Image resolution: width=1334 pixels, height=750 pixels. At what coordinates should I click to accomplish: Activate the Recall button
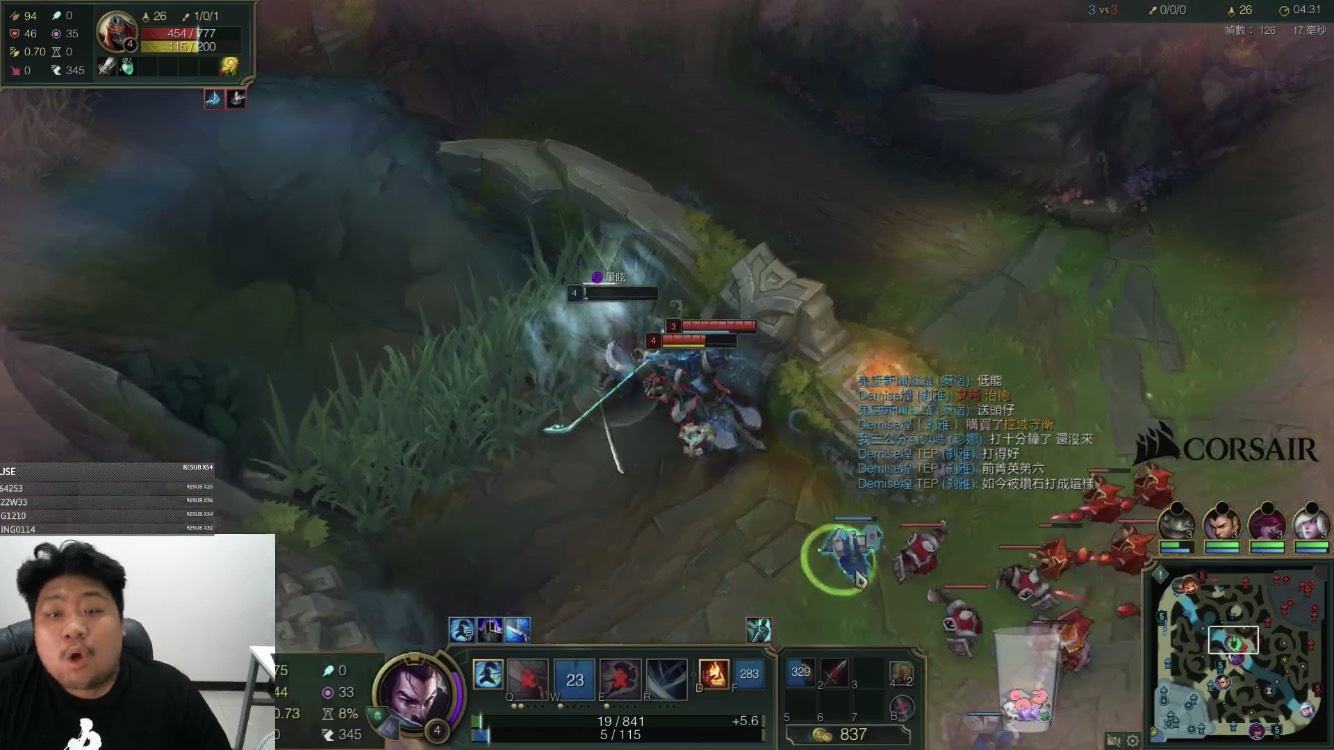tap(902, 708)
